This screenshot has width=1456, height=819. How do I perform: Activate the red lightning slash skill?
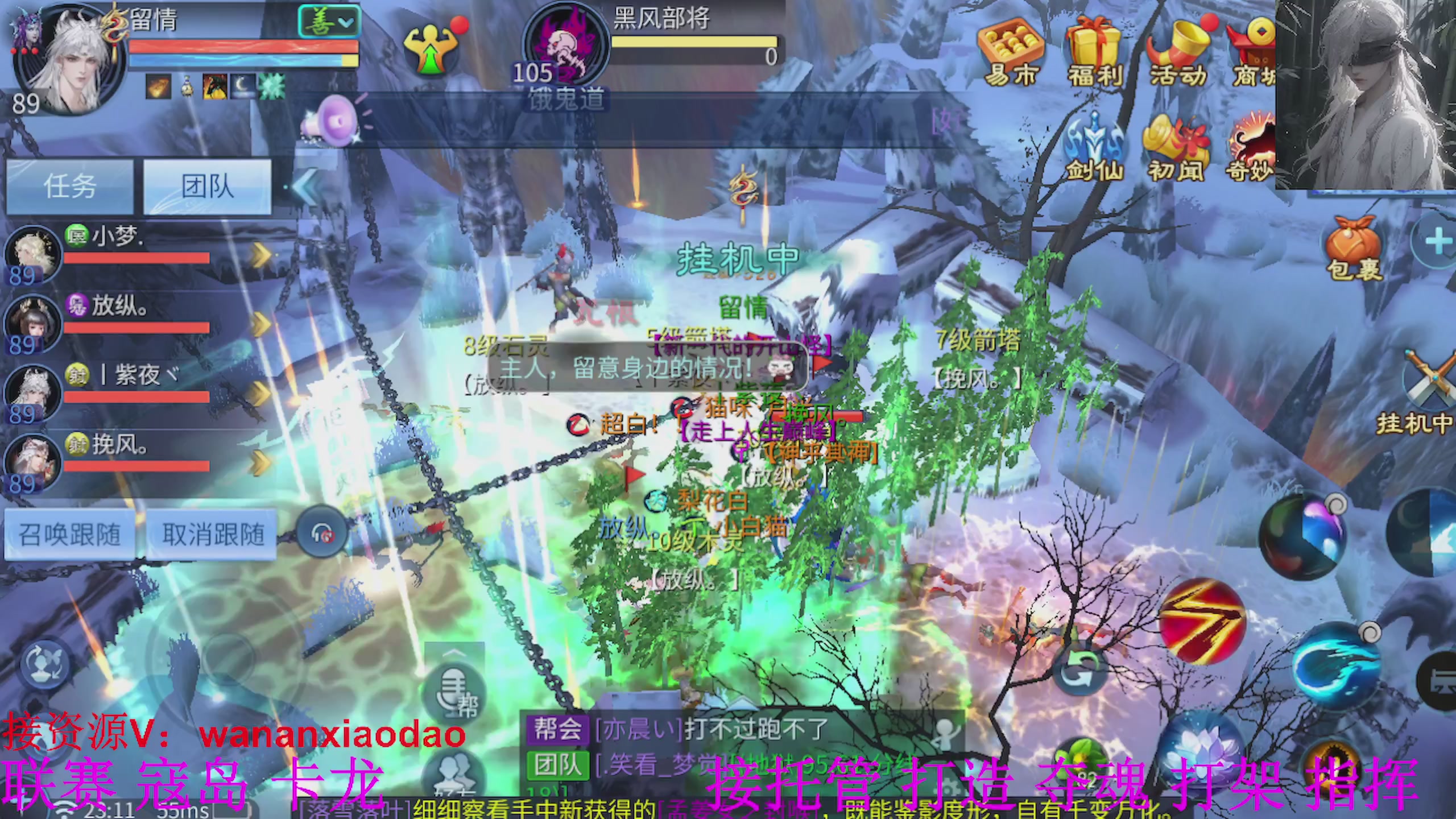point(1201,621)
